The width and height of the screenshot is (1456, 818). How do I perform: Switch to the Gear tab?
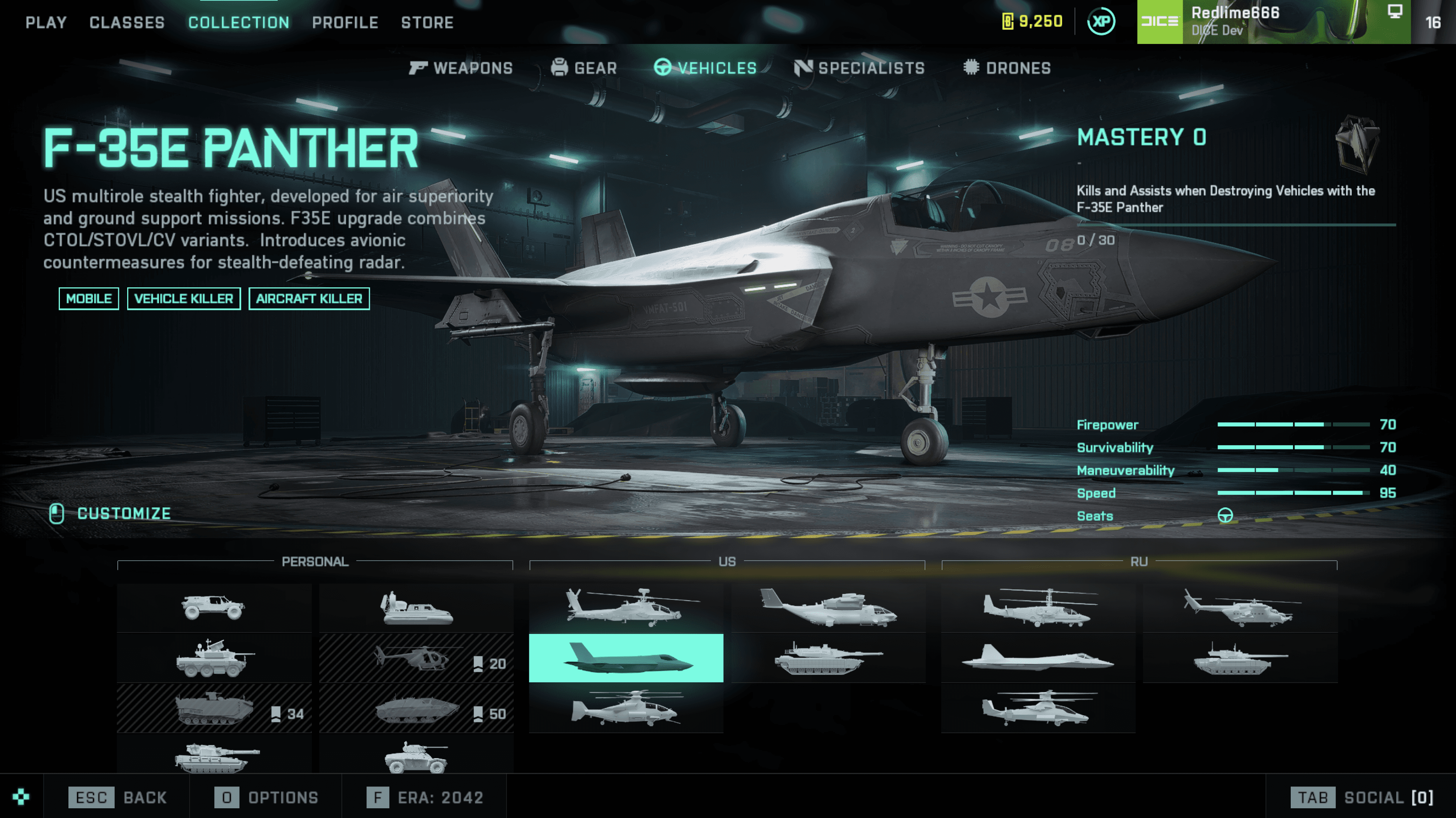coord(584,68)
